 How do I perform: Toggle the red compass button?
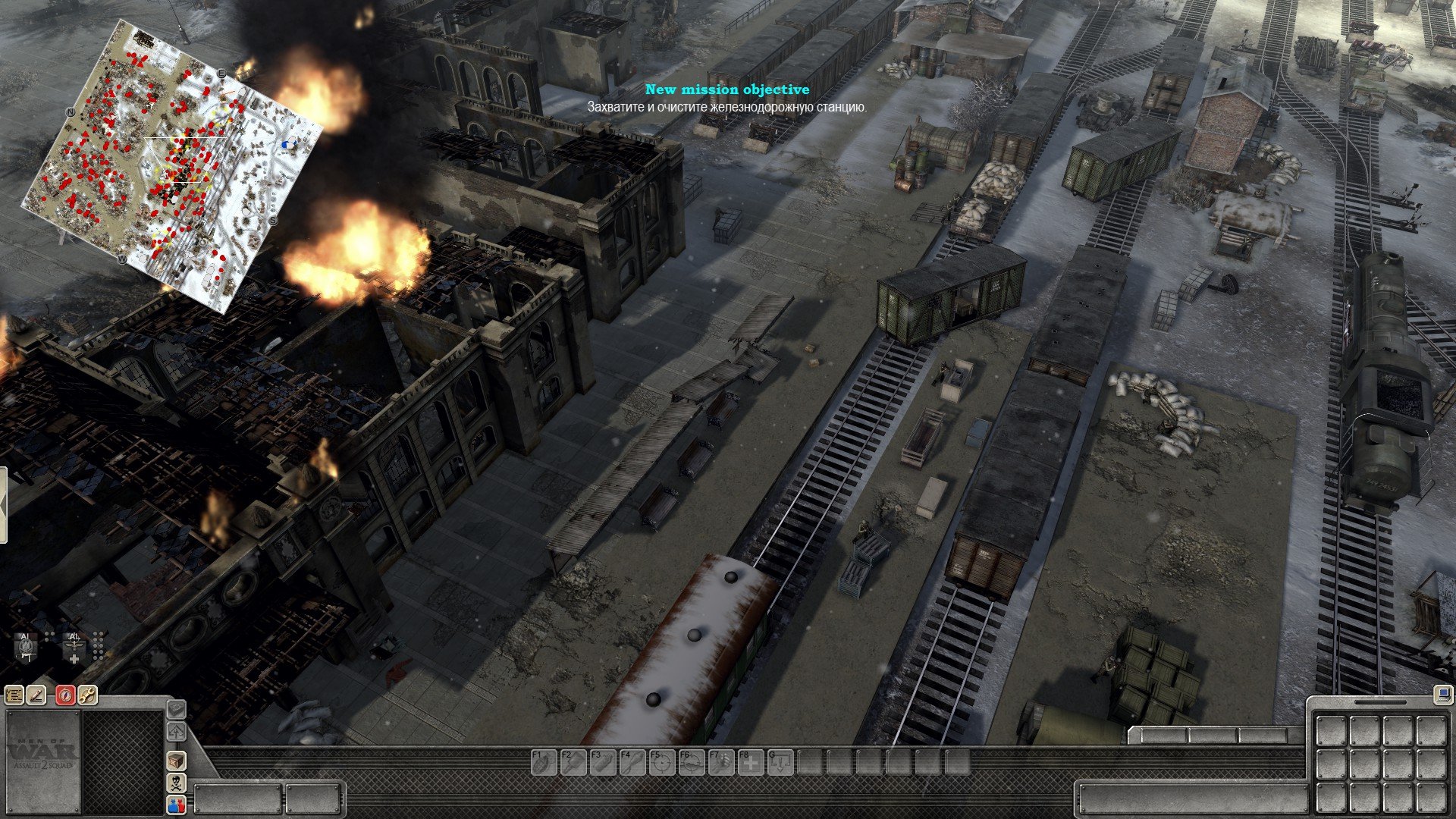tap(65, 695)
